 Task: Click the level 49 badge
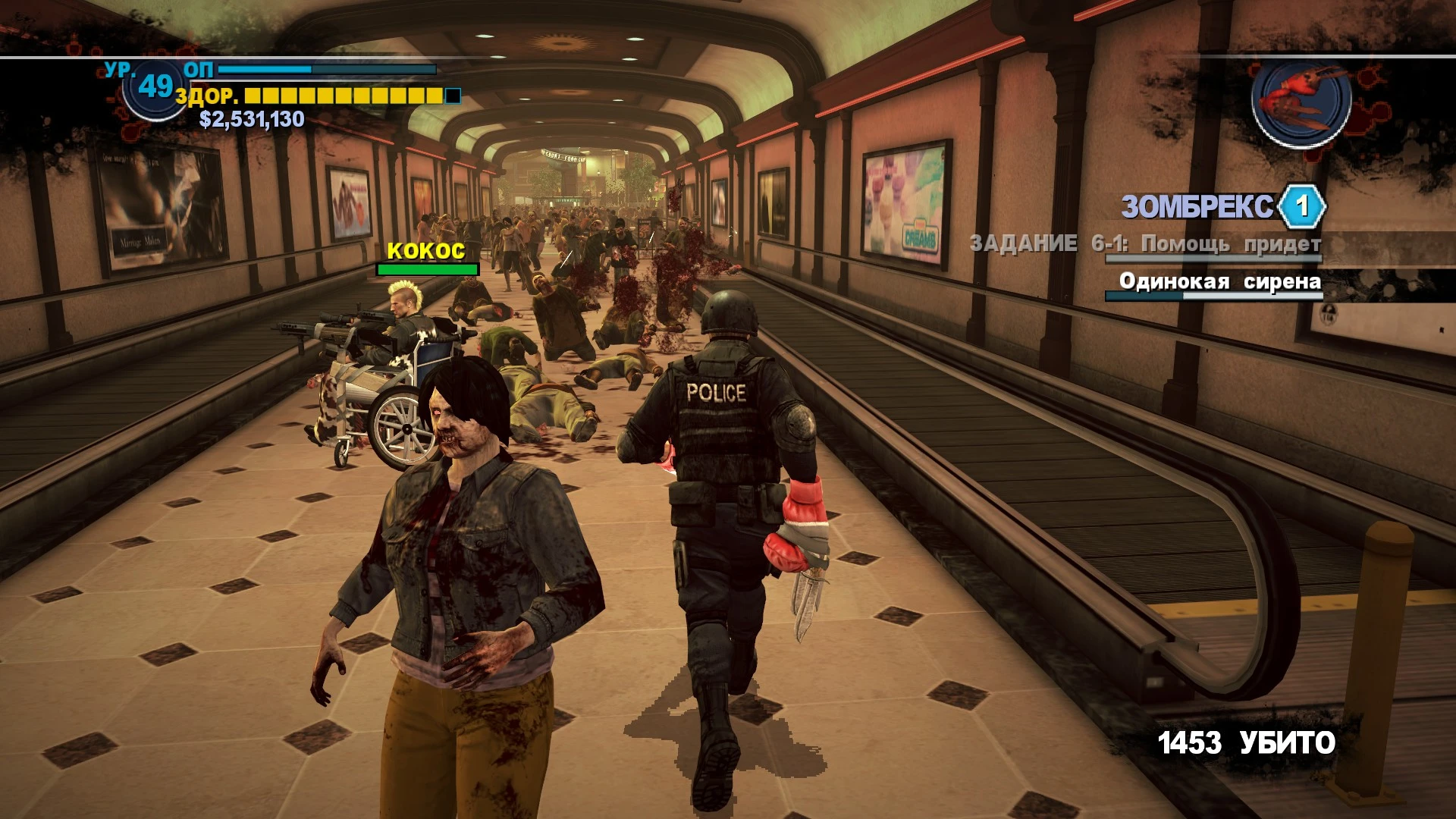(155, 87)
